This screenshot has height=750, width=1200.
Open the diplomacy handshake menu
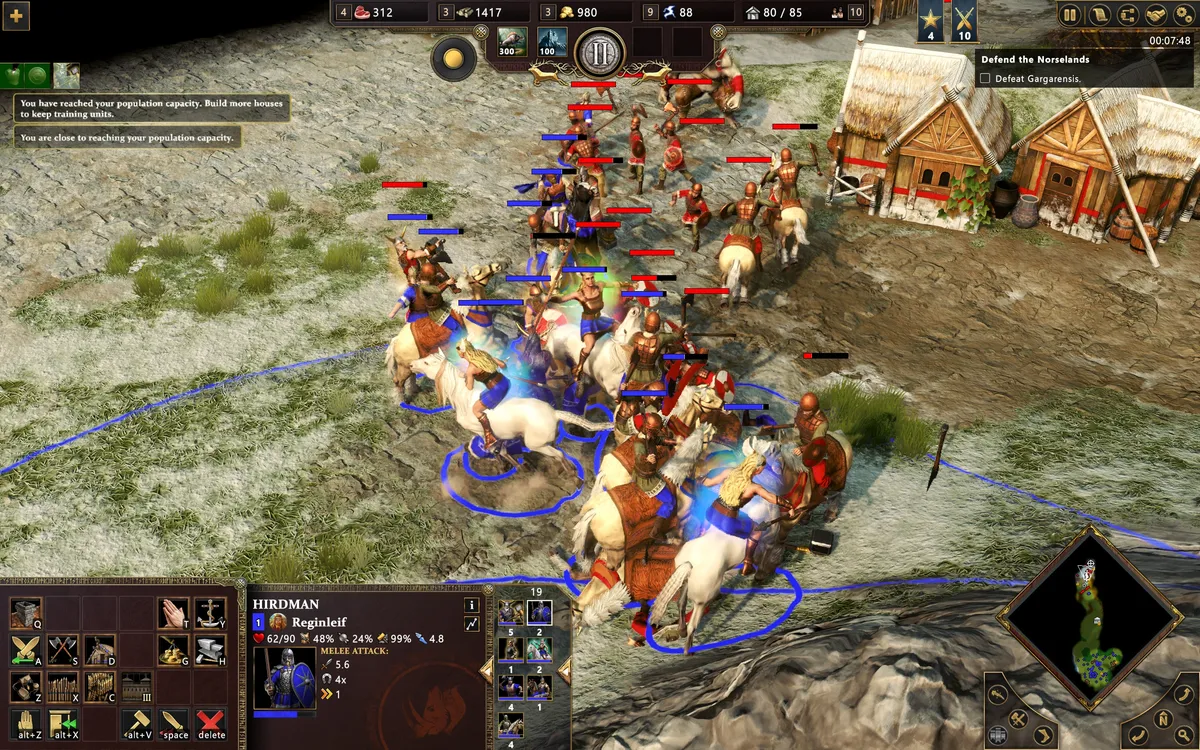click(x=1157, y=15)
